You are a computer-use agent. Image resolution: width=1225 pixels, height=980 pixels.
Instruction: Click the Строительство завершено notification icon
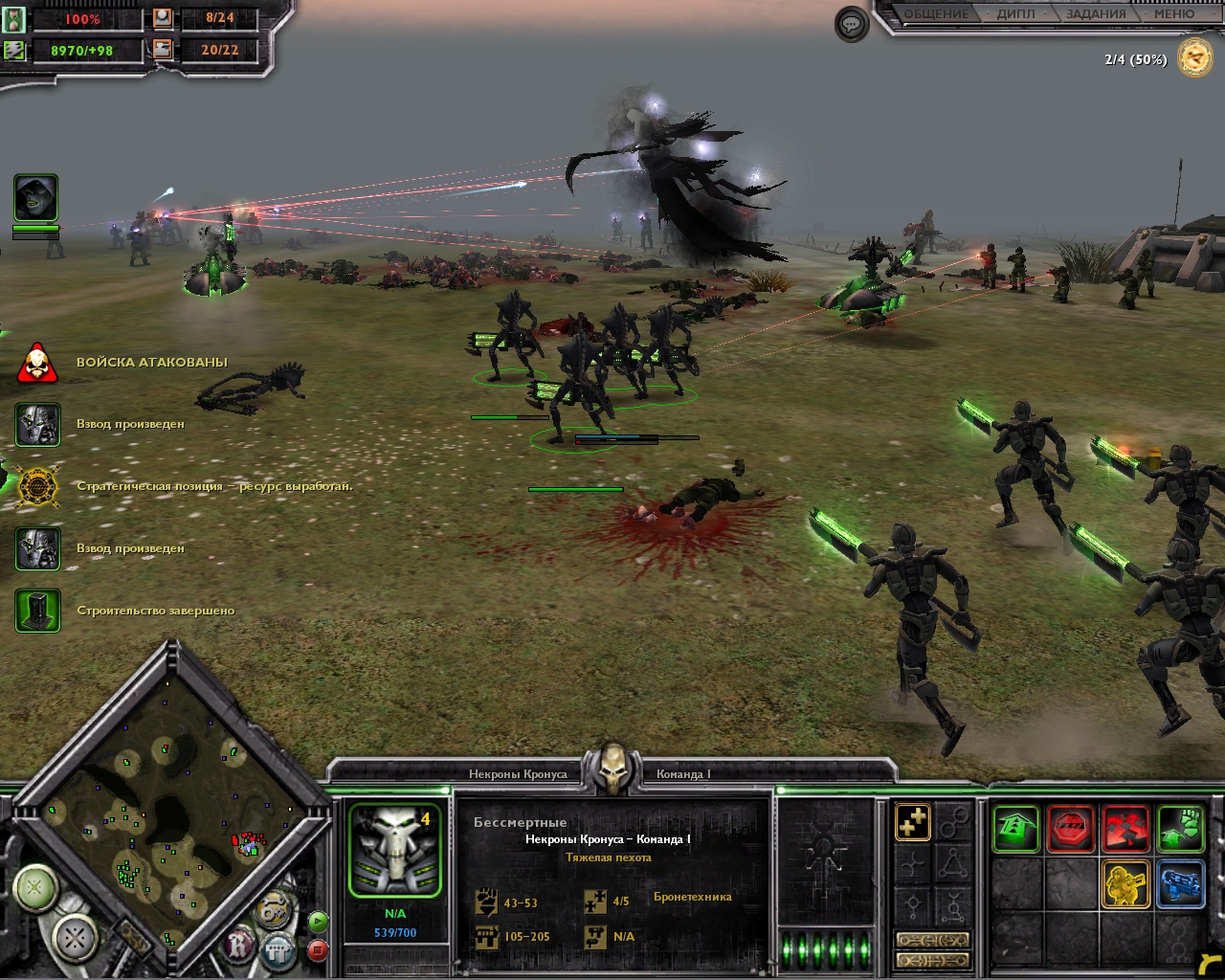point(37,611)
